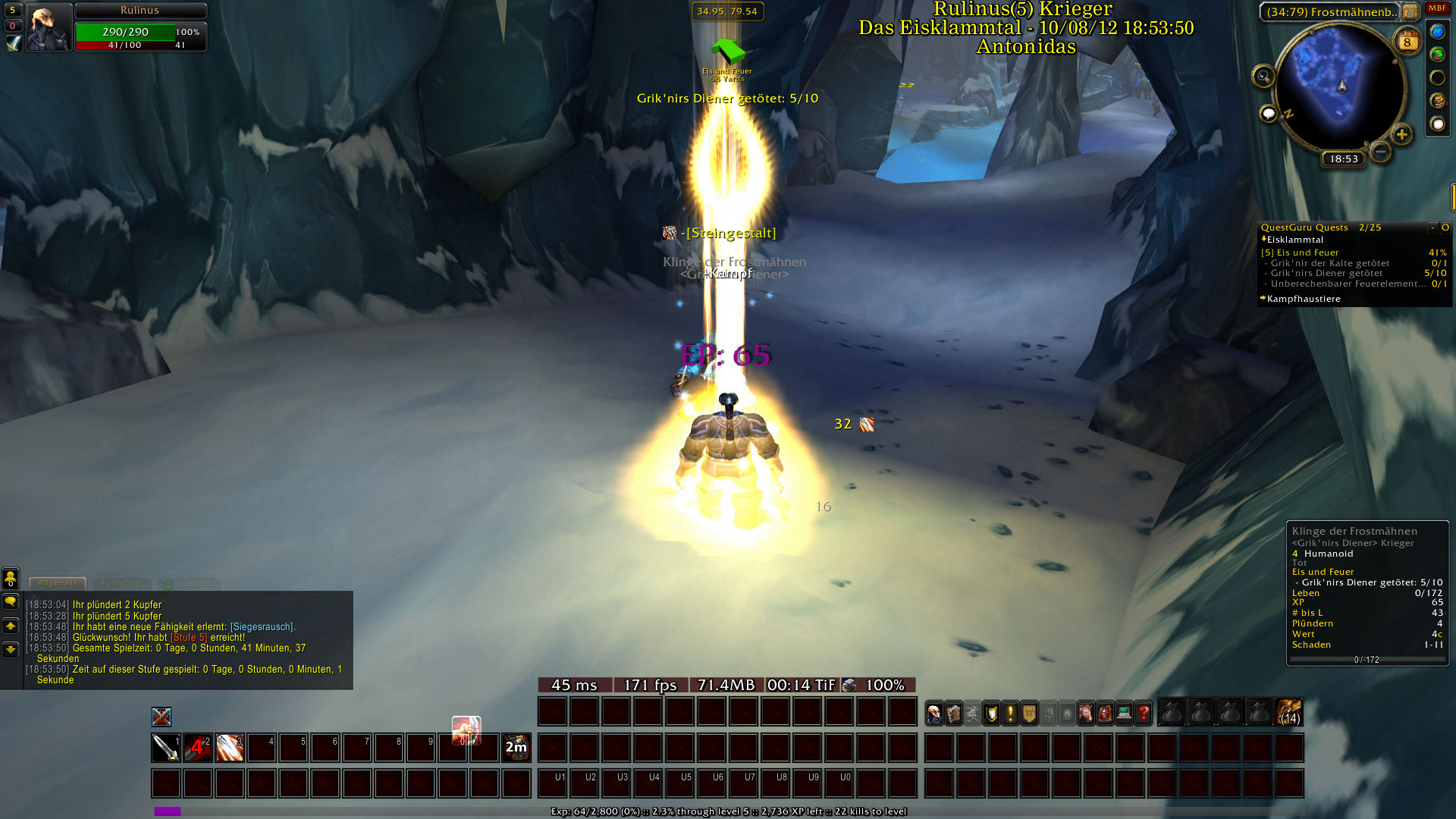Expand the Kampfhaustiere tracker header
This screenshot has width=1456, height=819.
(1303, 299)
